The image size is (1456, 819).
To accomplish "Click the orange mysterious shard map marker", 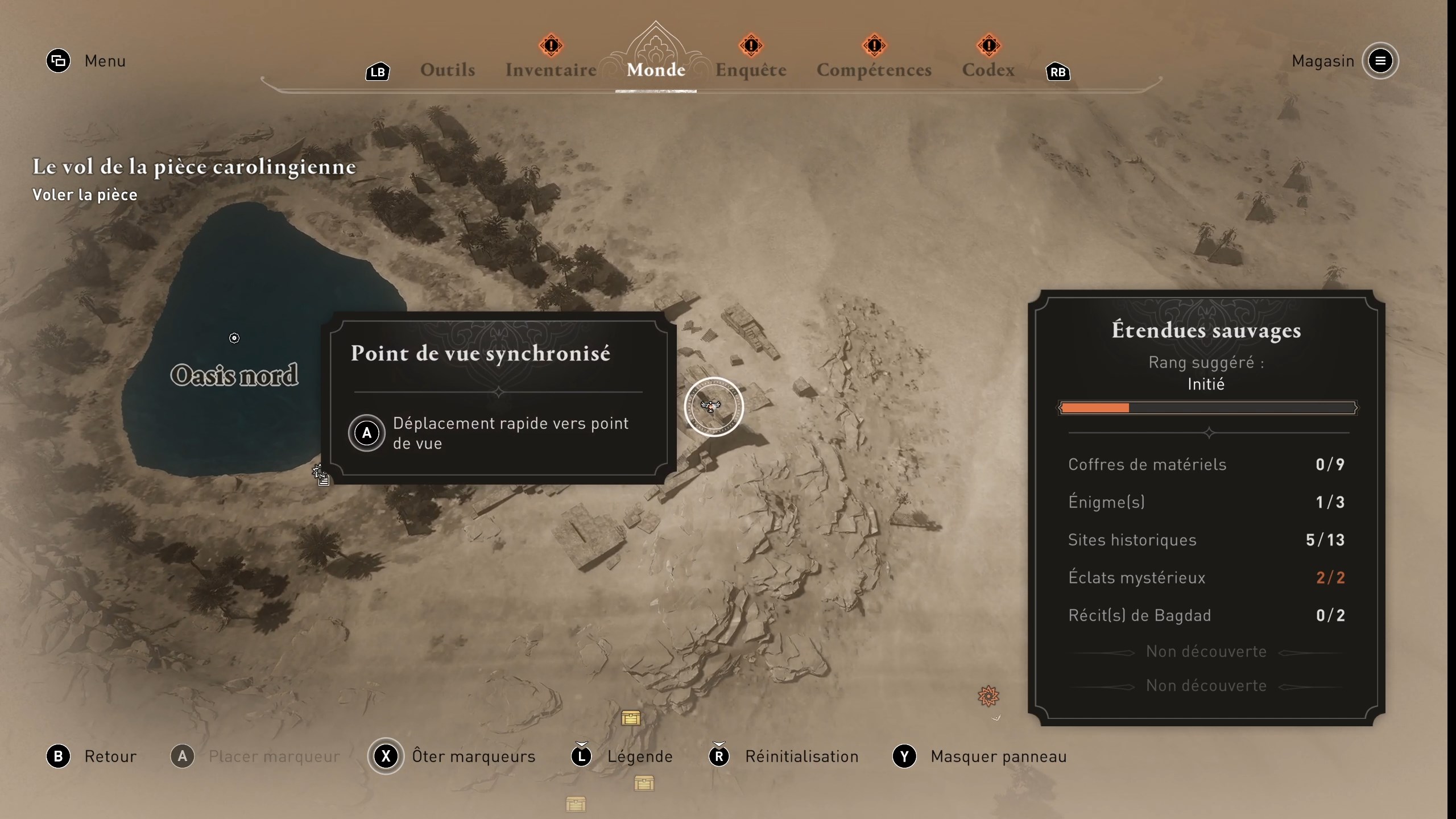I will tap(988, 696).
